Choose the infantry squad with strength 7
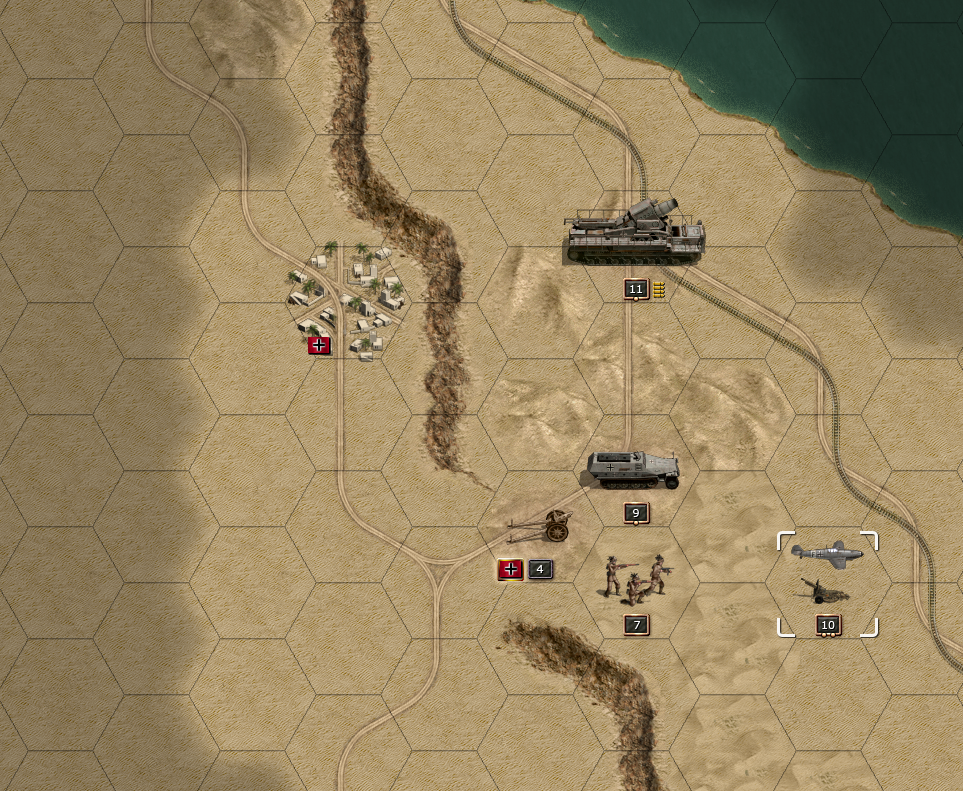 coord(635,579)
